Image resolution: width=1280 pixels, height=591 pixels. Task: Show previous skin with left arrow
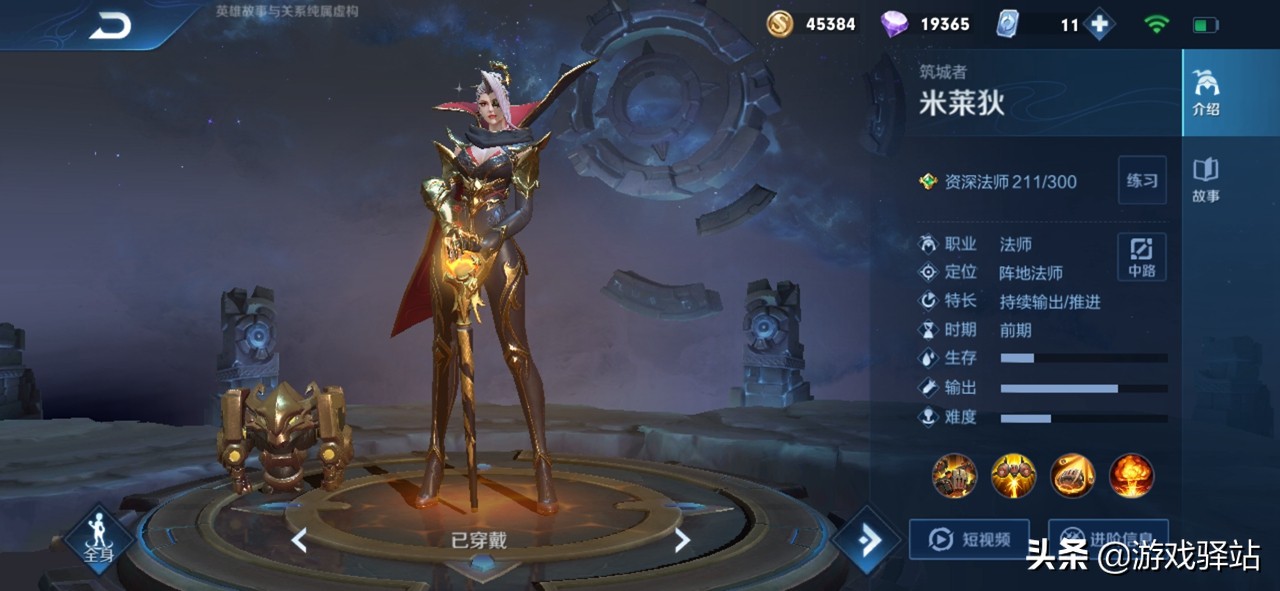pyautogui.click(x=299, y=541)
